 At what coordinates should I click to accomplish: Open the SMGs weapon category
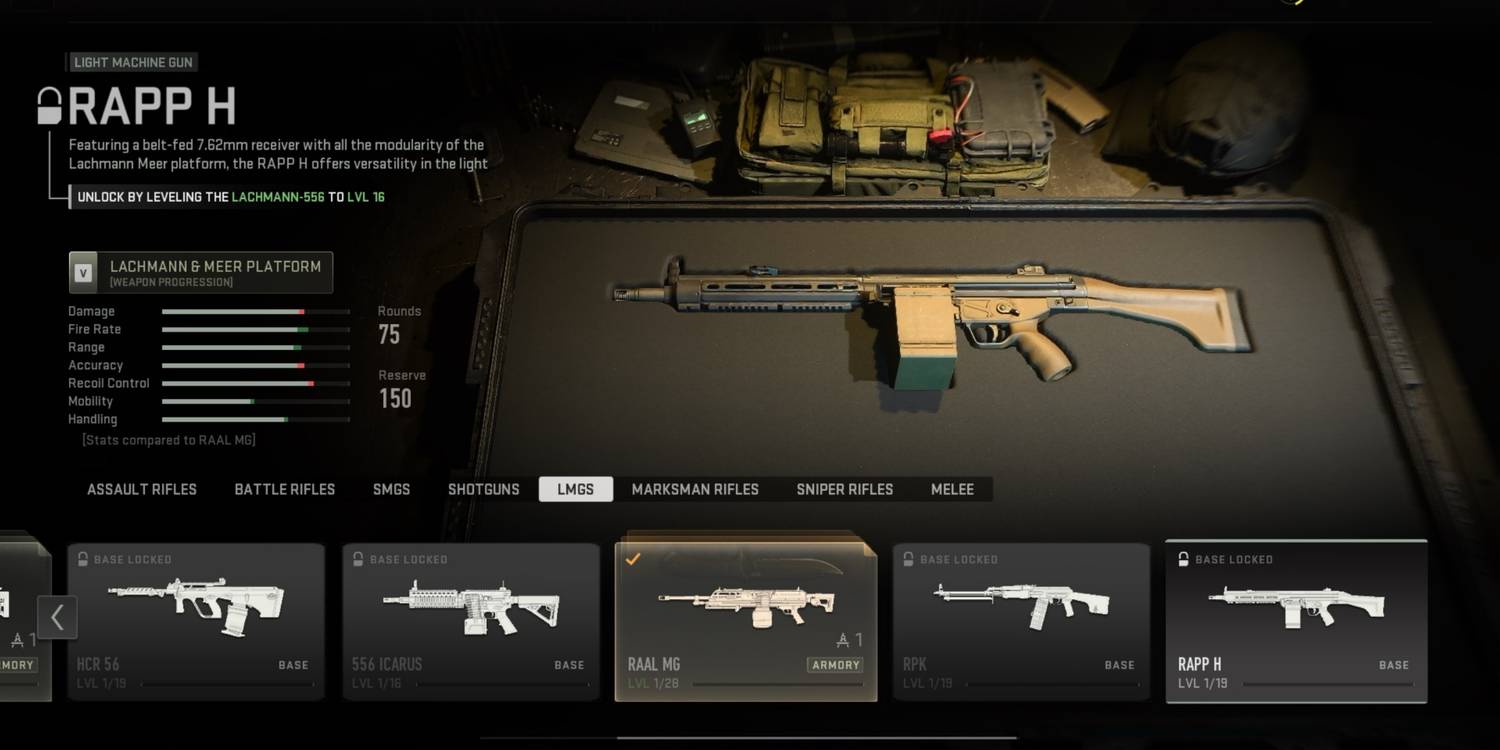[391, 489]
